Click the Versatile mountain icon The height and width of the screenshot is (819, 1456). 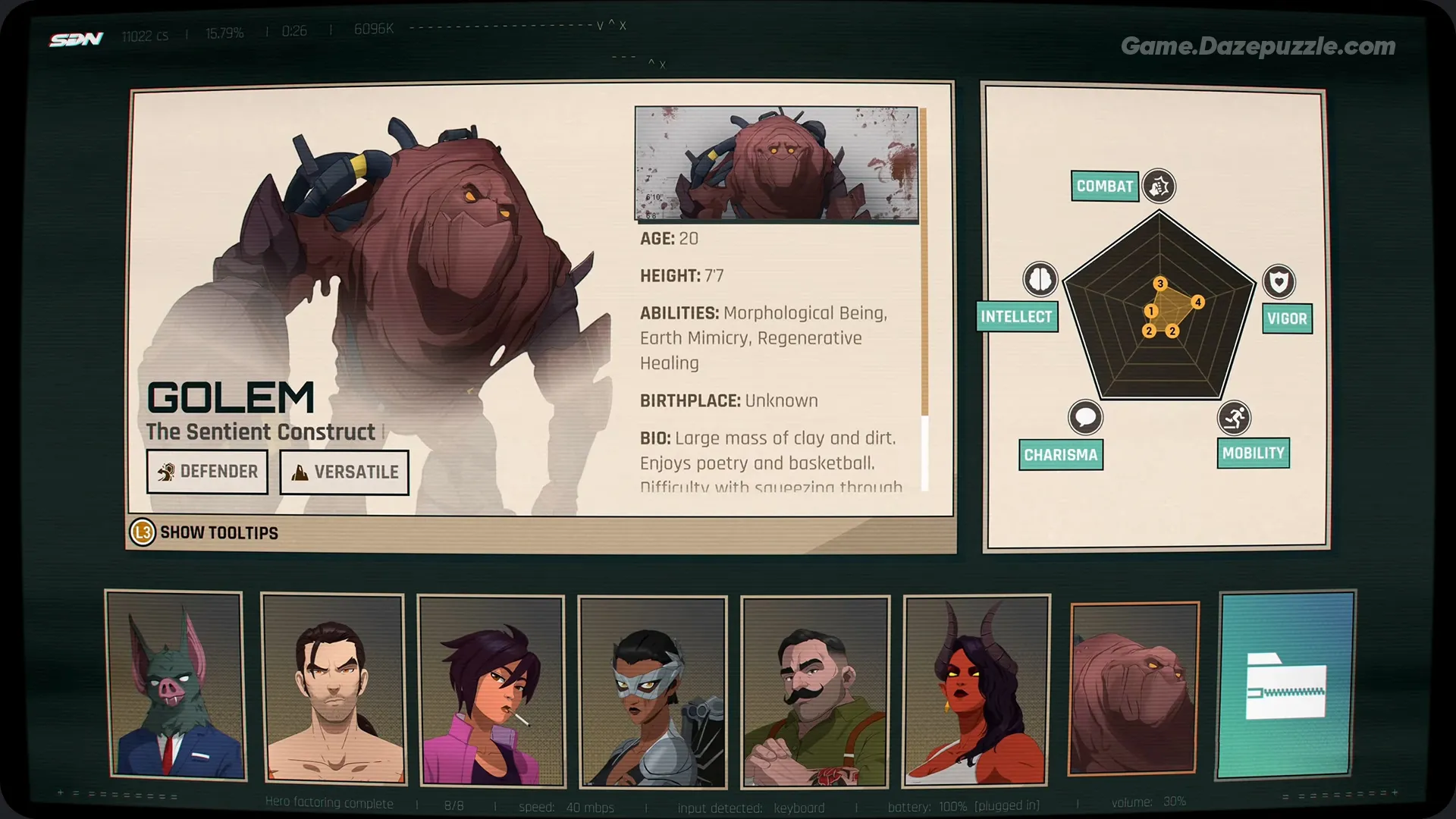click(x=299, y=472)
